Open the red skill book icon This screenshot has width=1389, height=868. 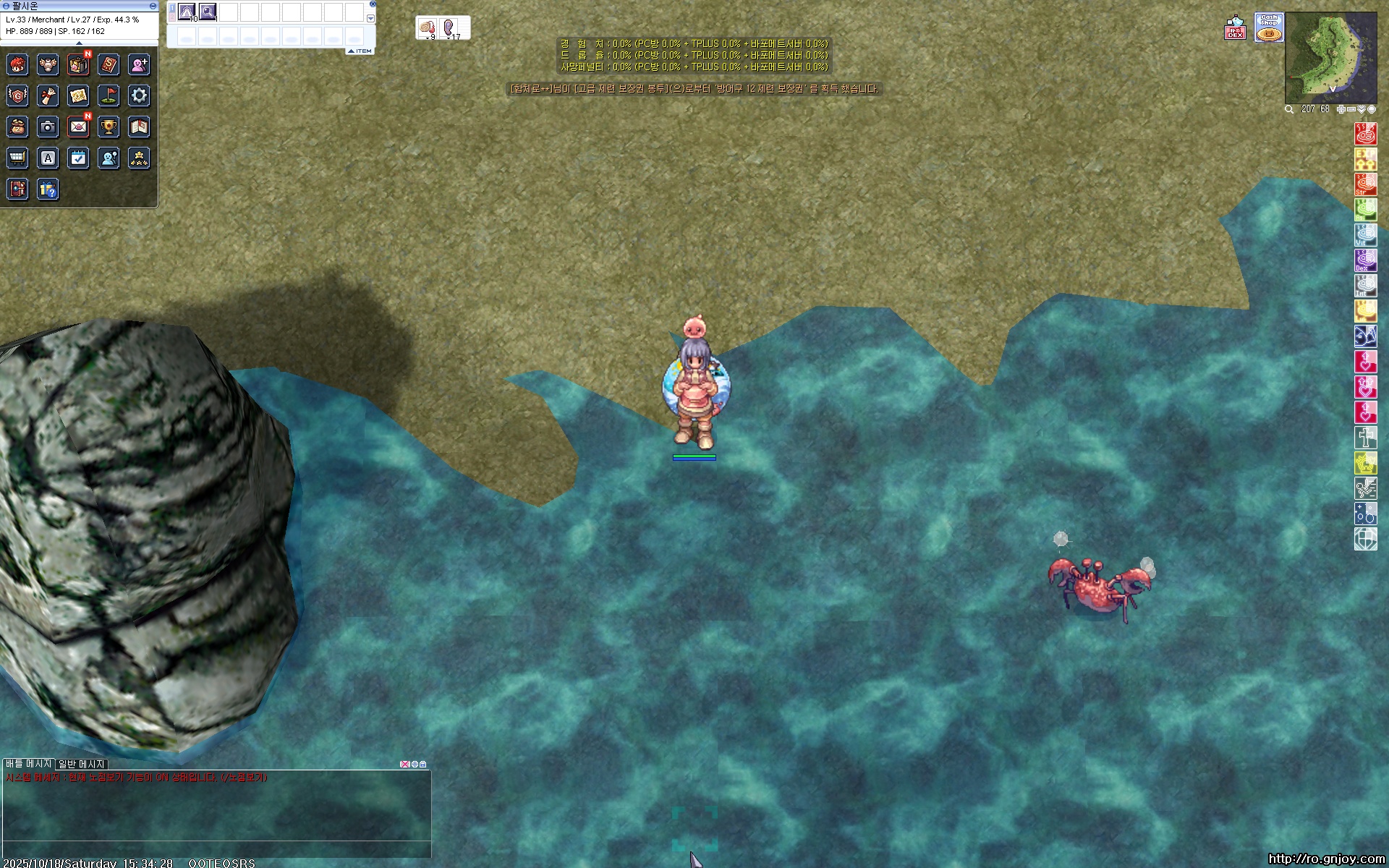pos(109,65)
